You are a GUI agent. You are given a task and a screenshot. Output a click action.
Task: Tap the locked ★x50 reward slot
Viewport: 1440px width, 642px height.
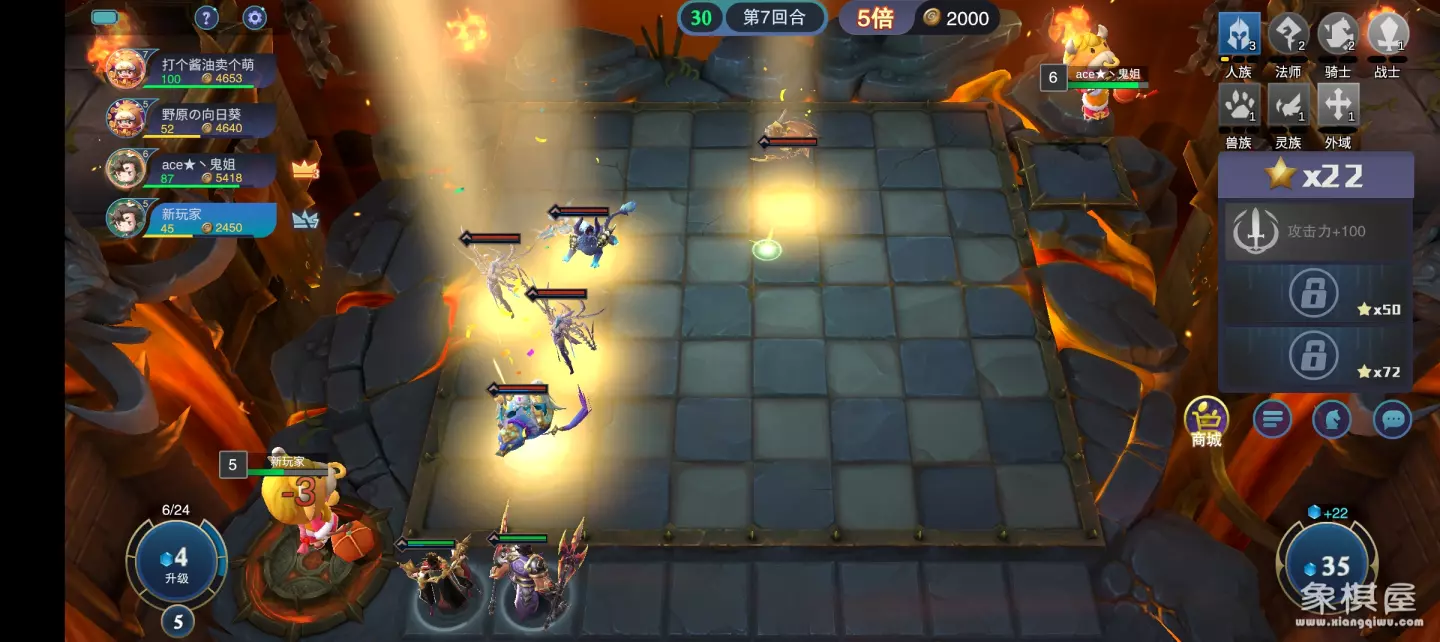pyautogui.click(x=1316, y=295)
